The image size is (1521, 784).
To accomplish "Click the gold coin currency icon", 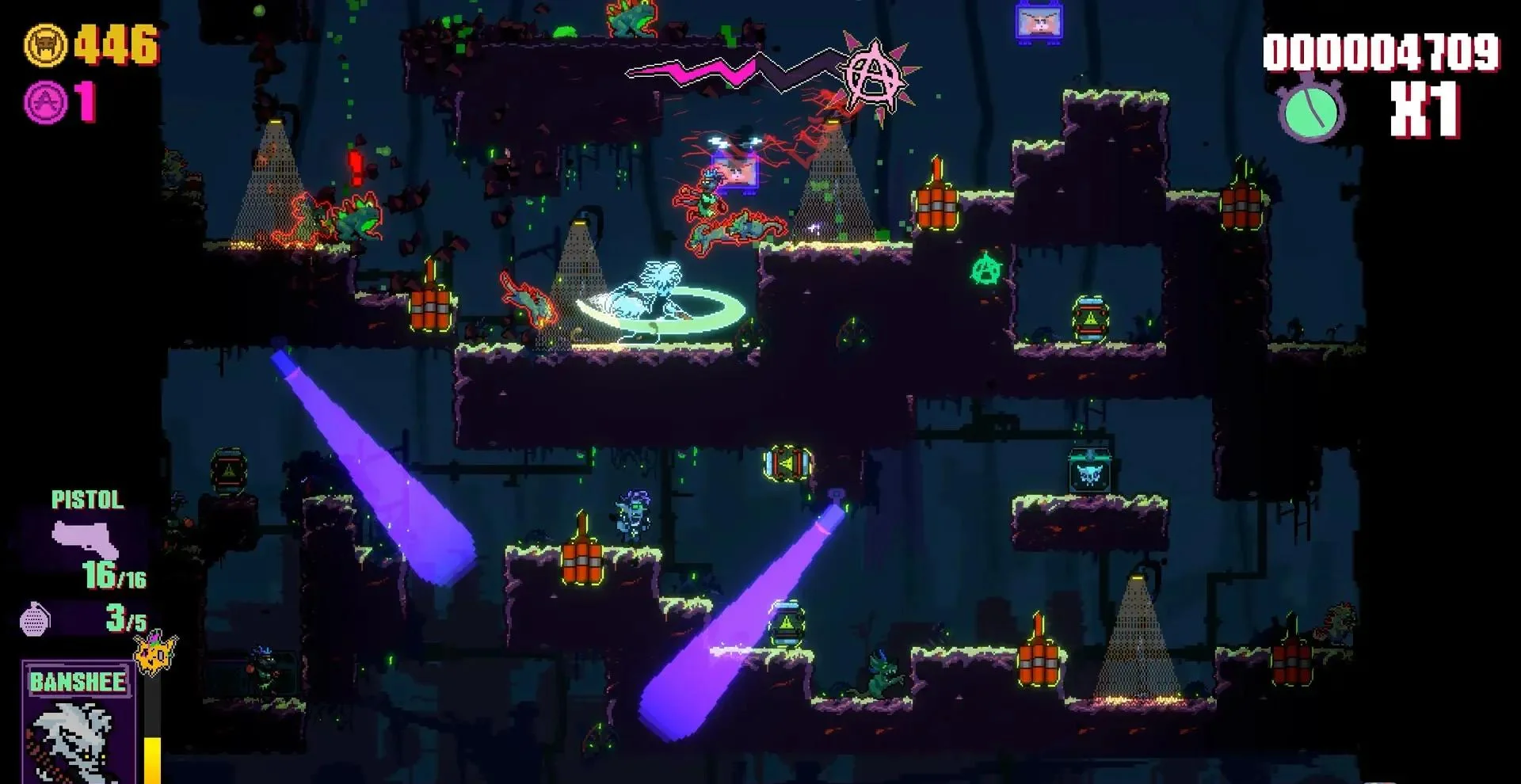I will point(46,45).
